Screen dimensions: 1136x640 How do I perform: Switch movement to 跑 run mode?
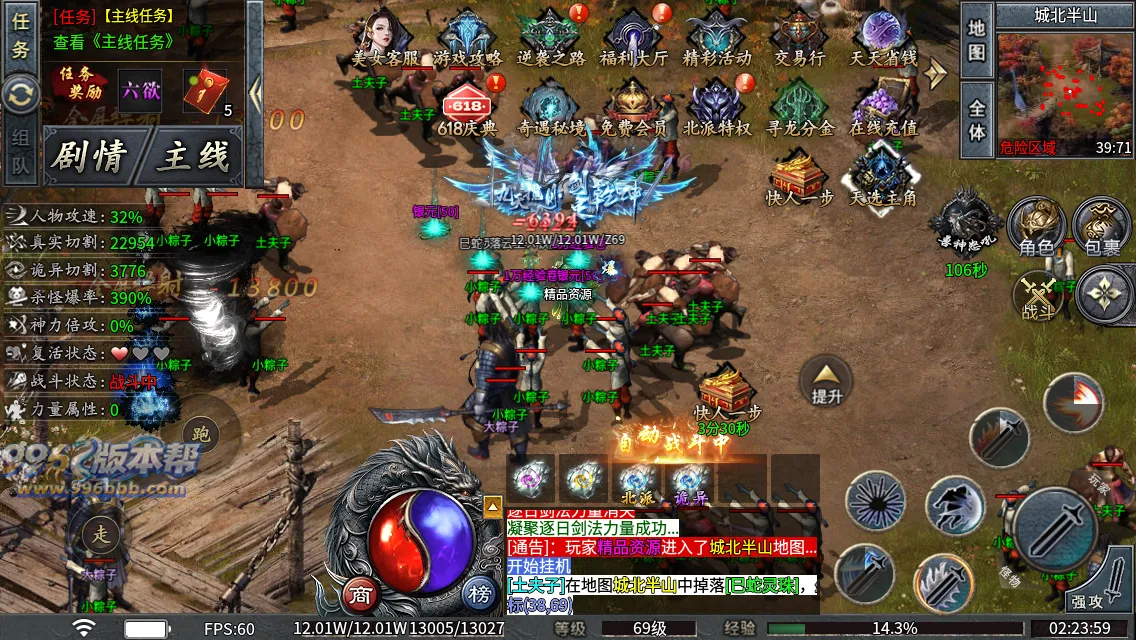pos(200,434)
